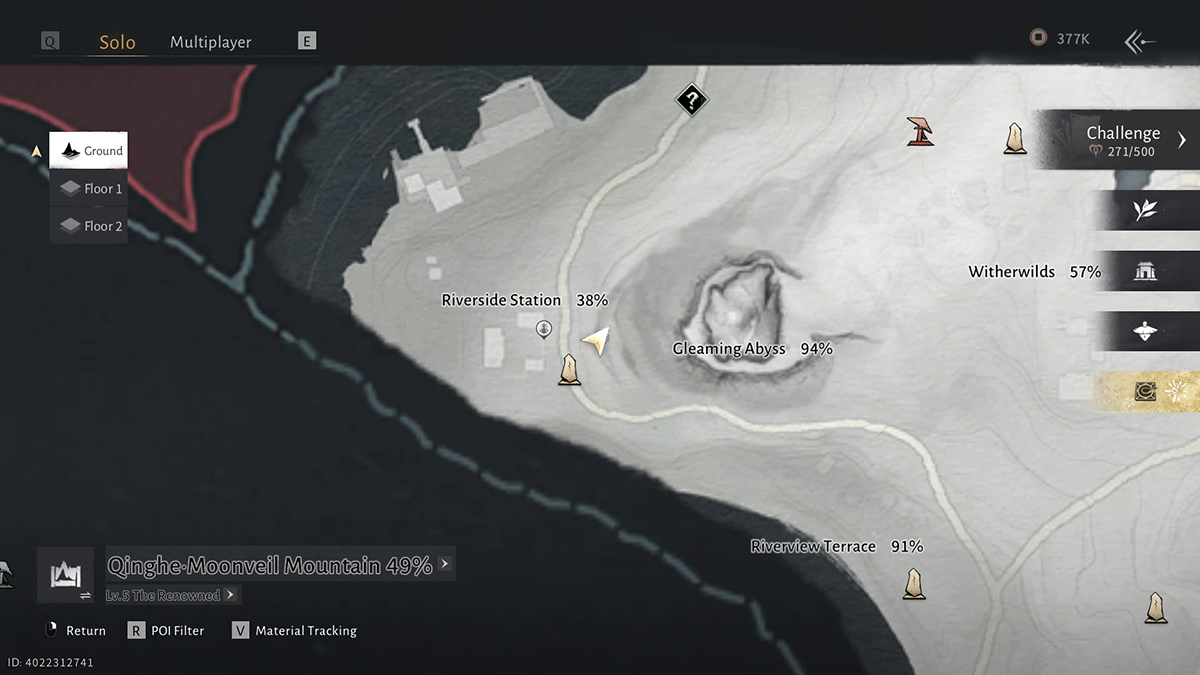
Task: Select the Ground map layer
Action: [x=89, y=151]
